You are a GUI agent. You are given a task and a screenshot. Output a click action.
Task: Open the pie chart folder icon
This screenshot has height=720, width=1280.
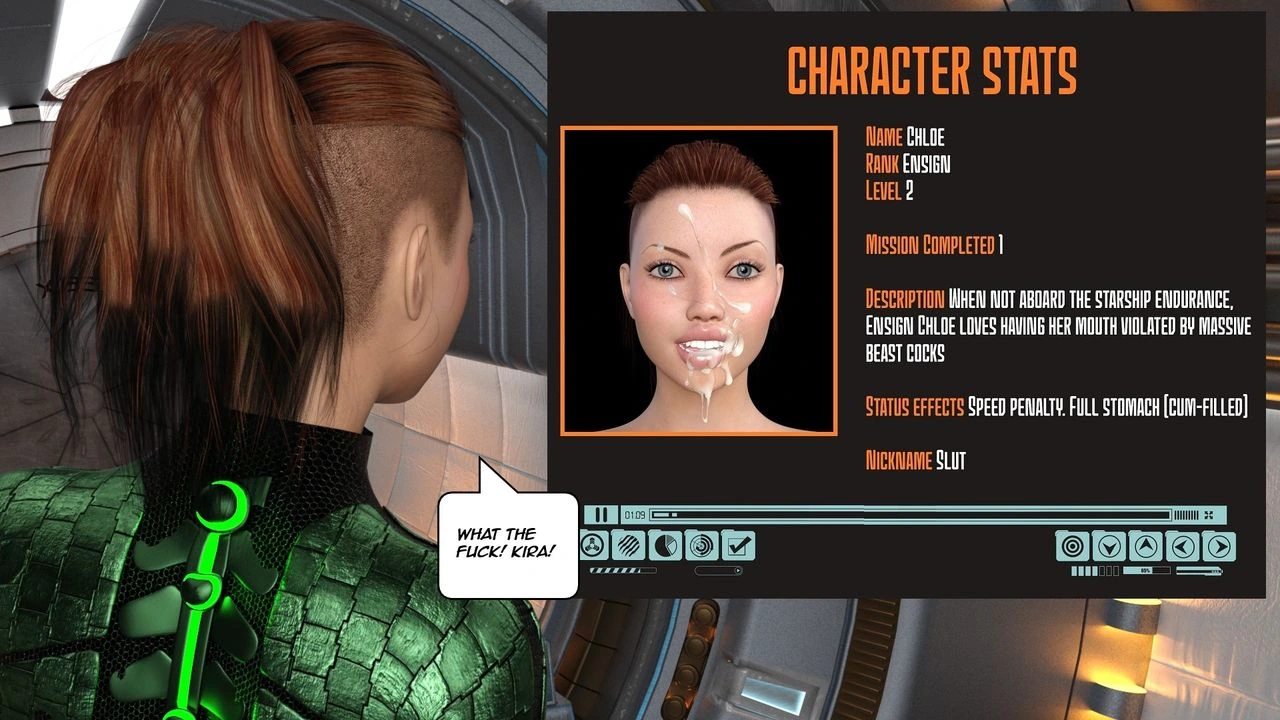click(666, 546)
